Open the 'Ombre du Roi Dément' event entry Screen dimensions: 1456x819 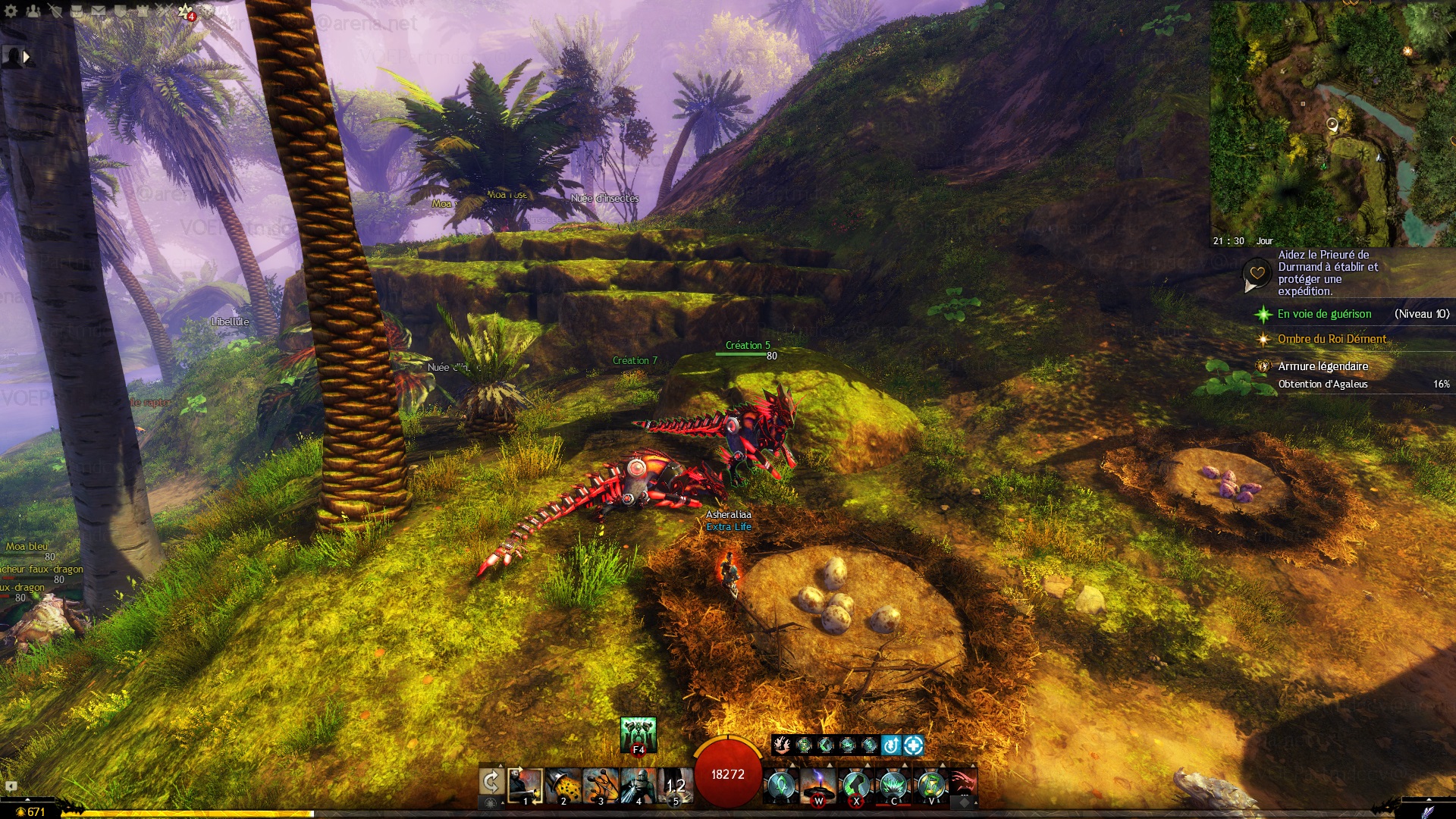pyautogui.click(x=1332, y=339)
